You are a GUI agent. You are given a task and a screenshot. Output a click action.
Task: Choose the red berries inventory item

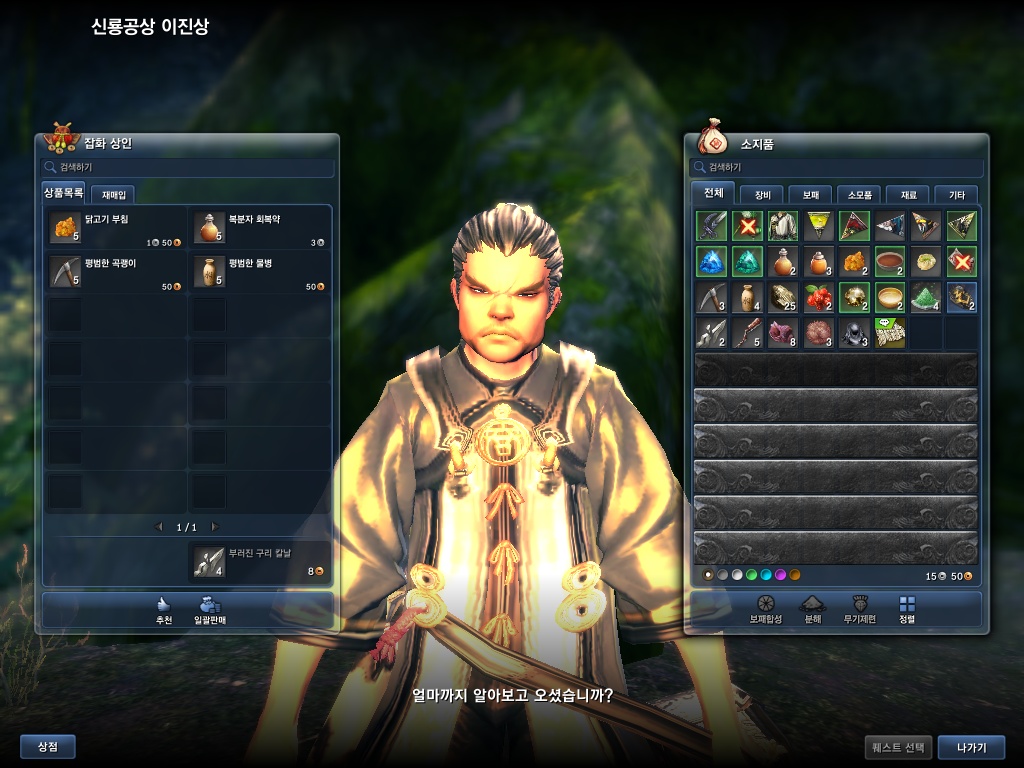819,298
